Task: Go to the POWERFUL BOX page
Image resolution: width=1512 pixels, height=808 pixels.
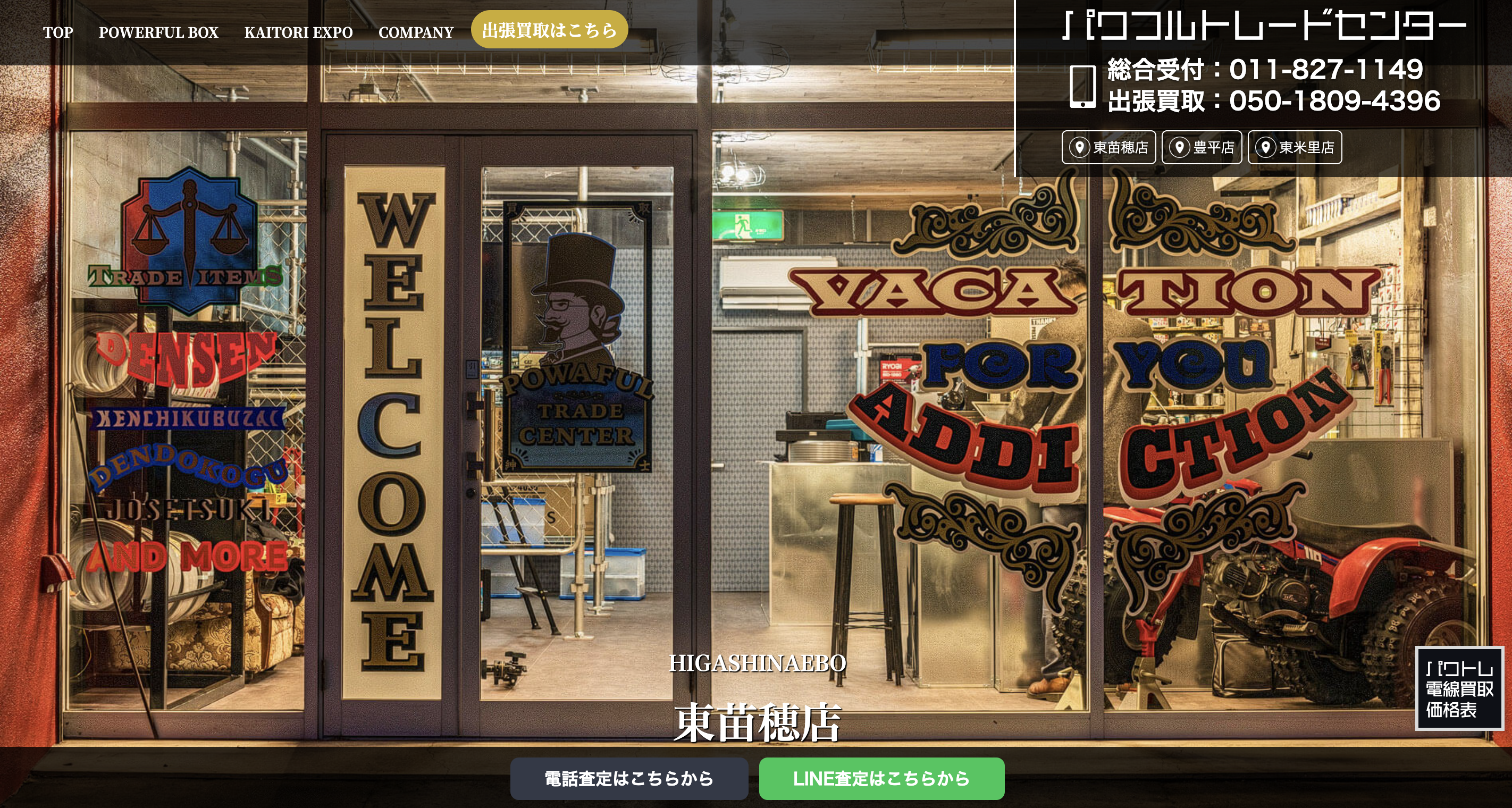Action: click(158, 32)
